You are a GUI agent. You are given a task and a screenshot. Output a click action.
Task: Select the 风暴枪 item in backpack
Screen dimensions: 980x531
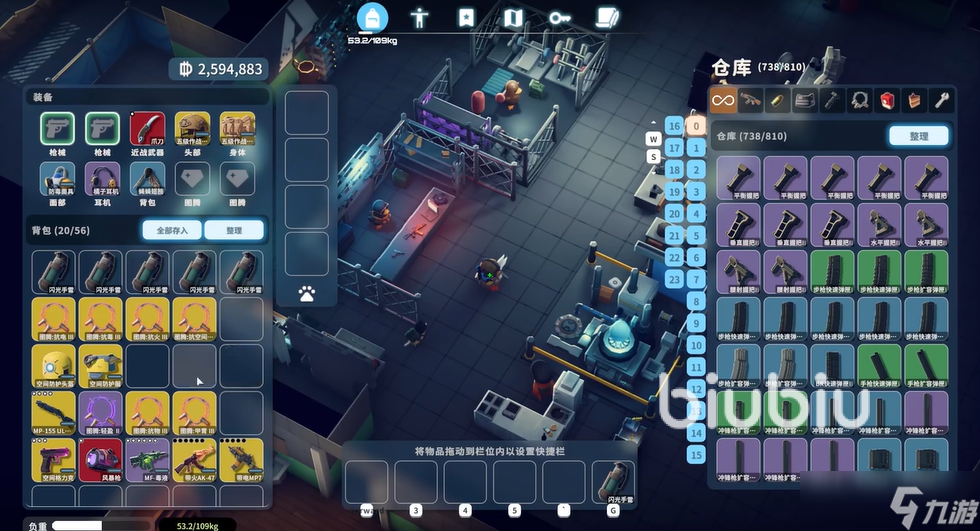point(101,460)
